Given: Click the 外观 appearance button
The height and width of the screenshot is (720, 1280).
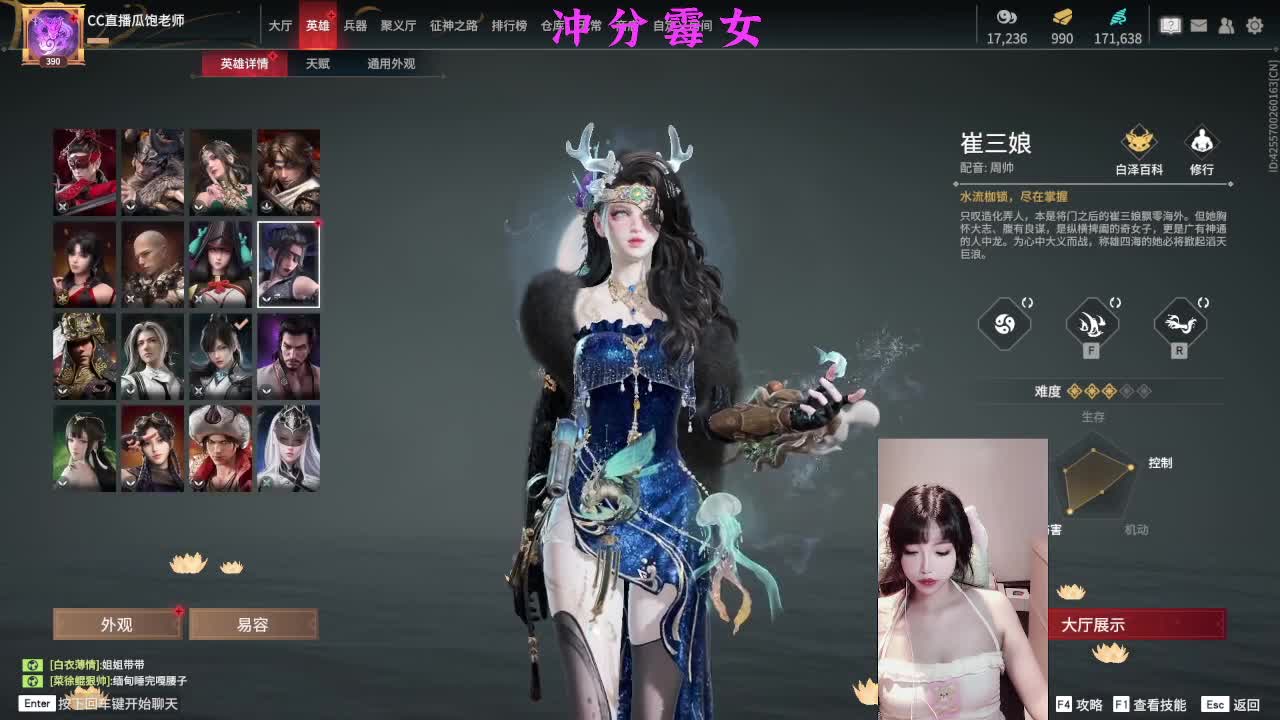Looking at the screenshot, I should (116, 624).
